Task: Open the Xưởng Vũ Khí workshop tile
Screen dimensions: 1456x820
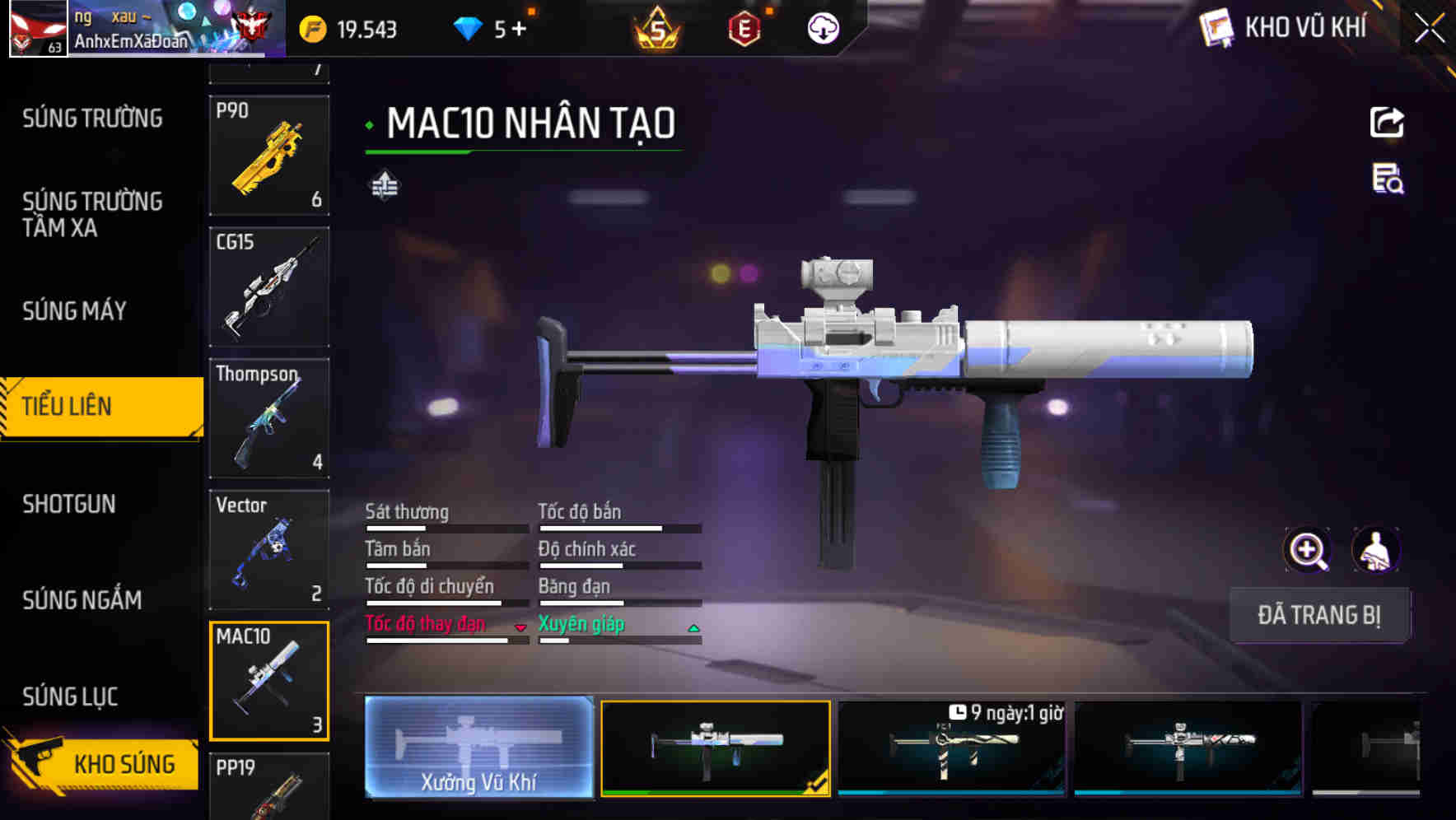Action: (x=478, y=748)
